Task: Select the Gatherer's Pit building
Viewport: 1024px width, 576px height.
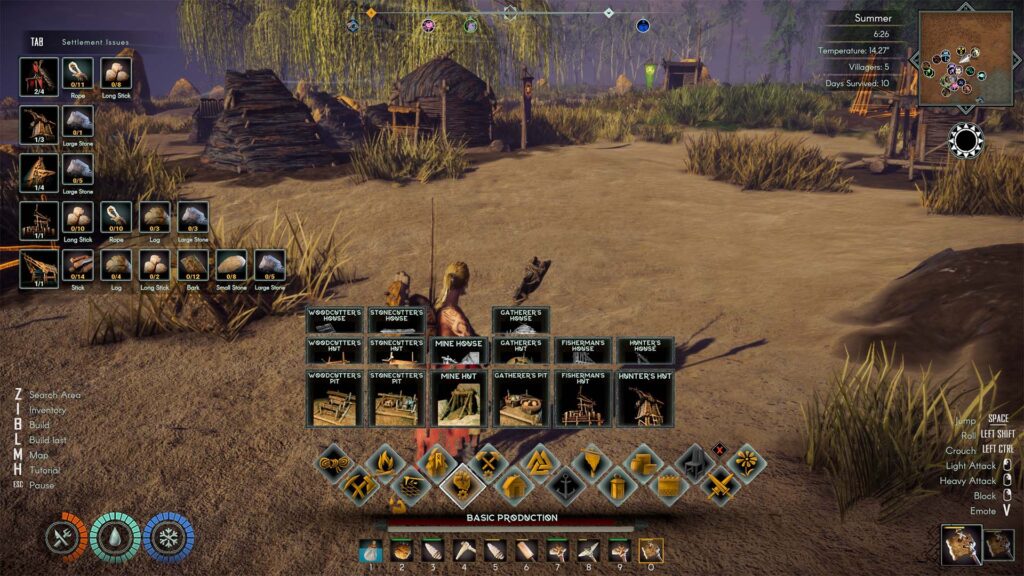Action: coord(521,398)
